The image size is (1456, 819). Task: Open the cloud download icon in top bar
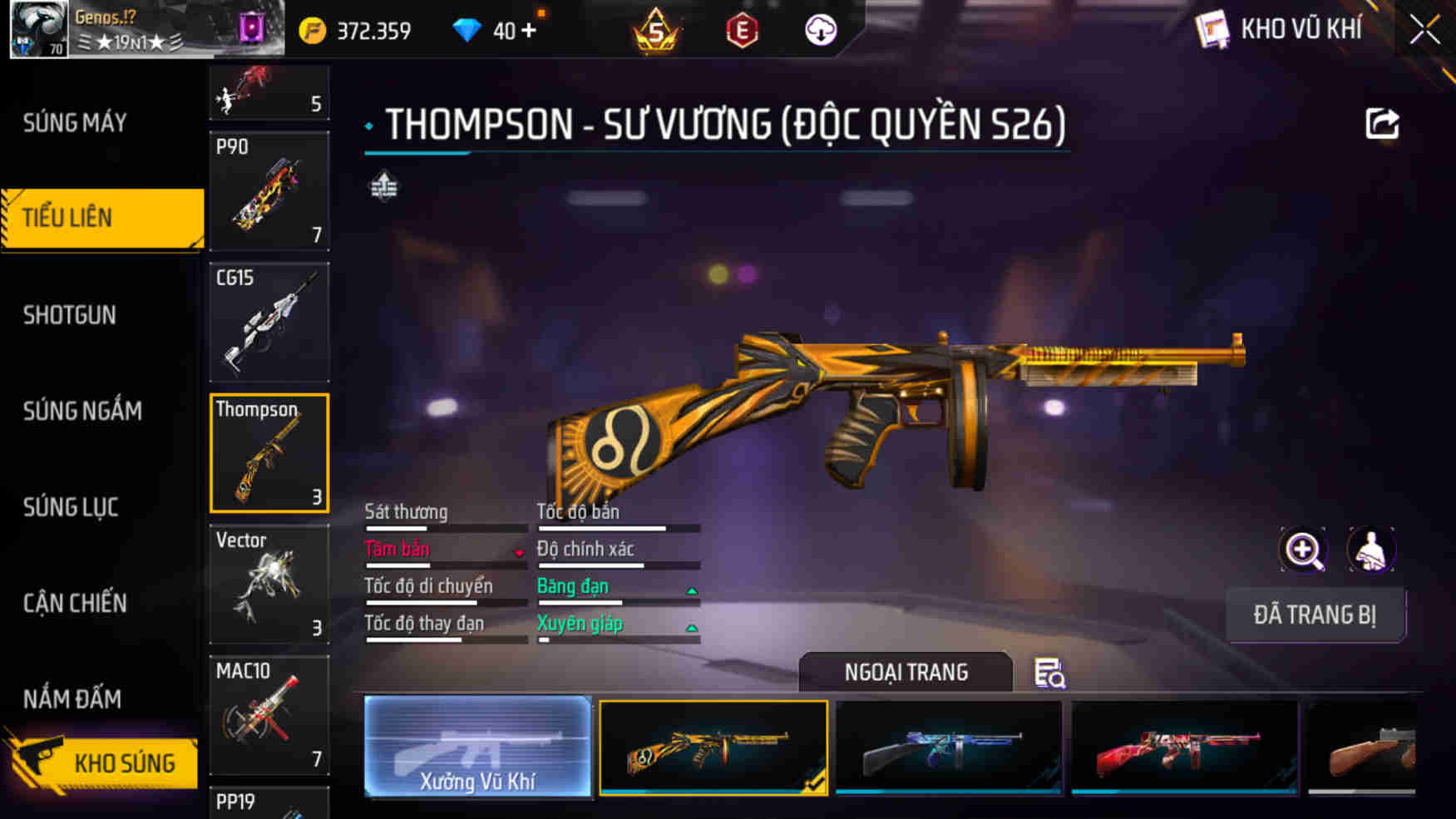coord(820,30)
